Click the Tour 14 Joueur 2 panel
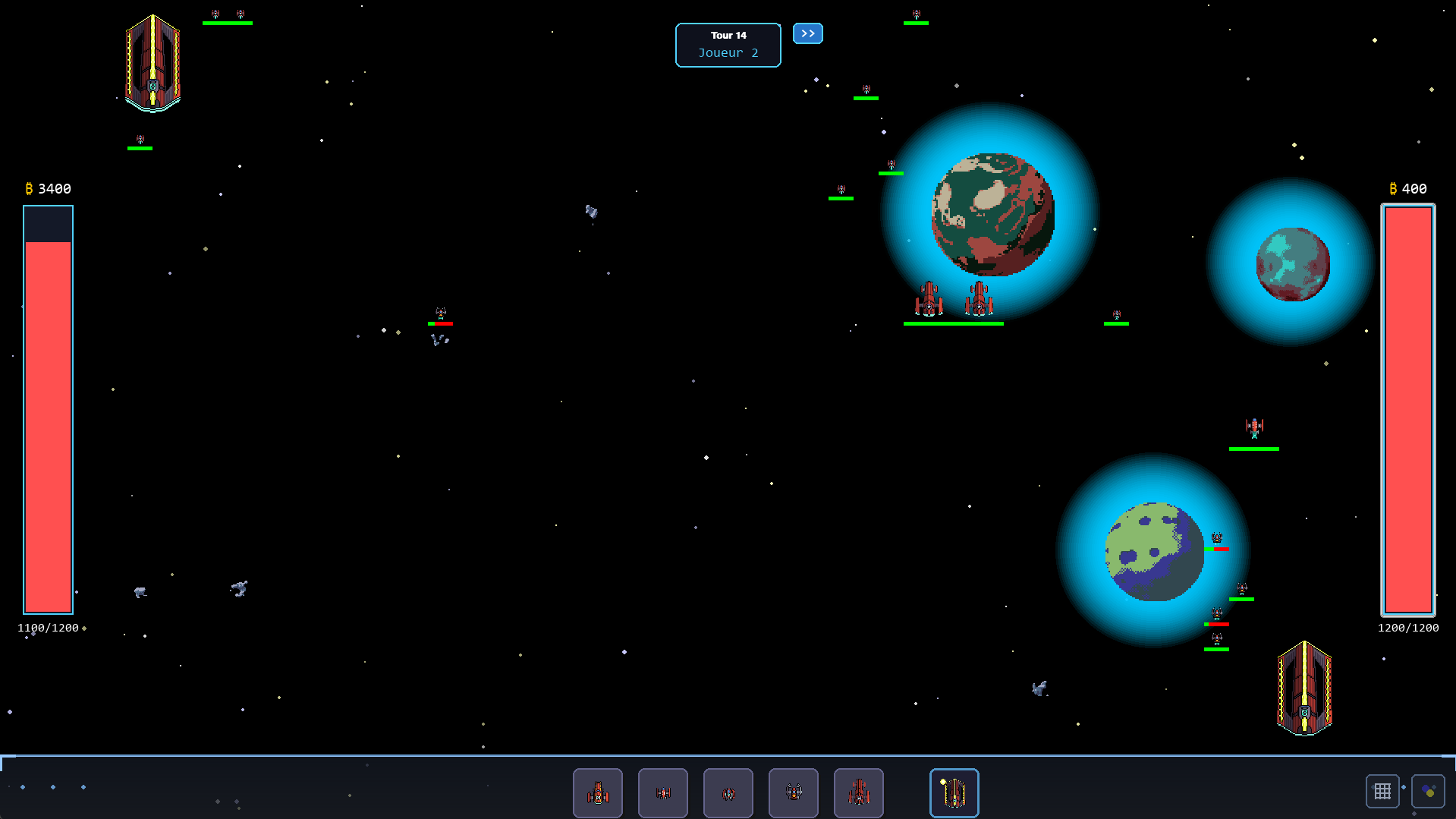The image size is (1456, 819). [x=728, y=45]
